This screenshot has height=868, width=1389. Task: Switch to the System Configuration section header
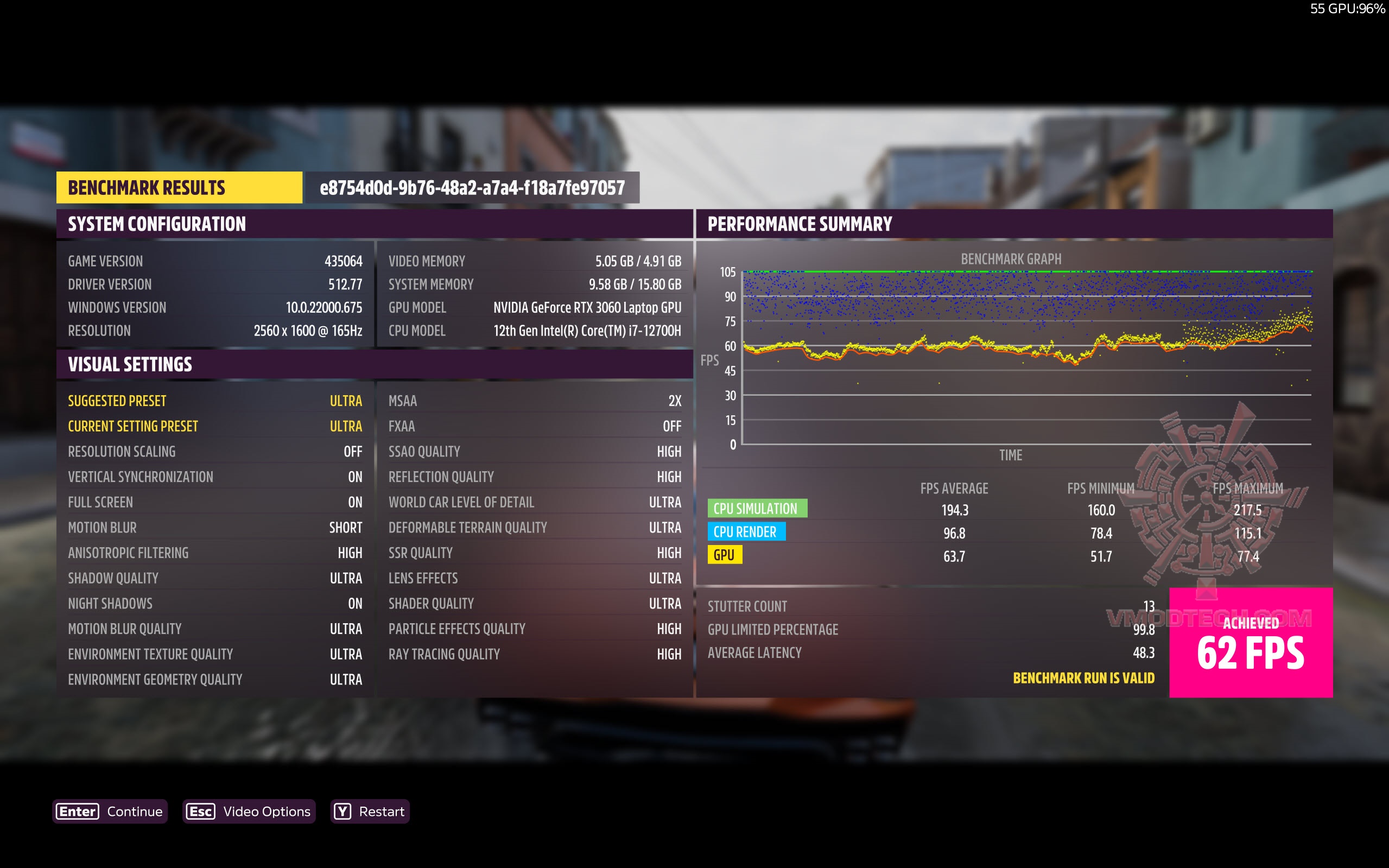point(157,224)
